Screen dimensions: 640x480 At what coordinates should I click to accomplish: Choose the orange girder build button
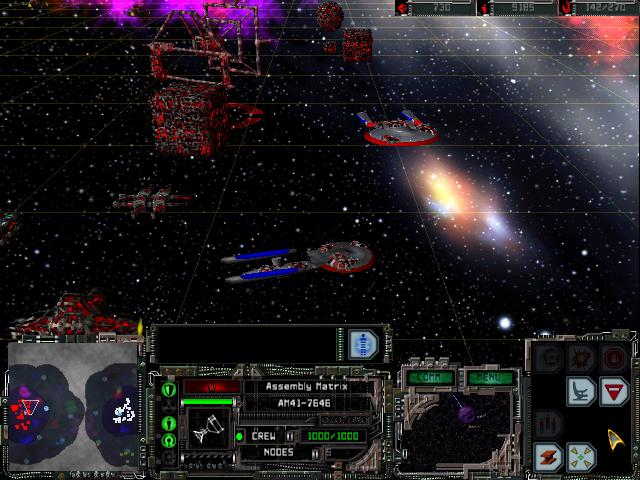(550, 457)
